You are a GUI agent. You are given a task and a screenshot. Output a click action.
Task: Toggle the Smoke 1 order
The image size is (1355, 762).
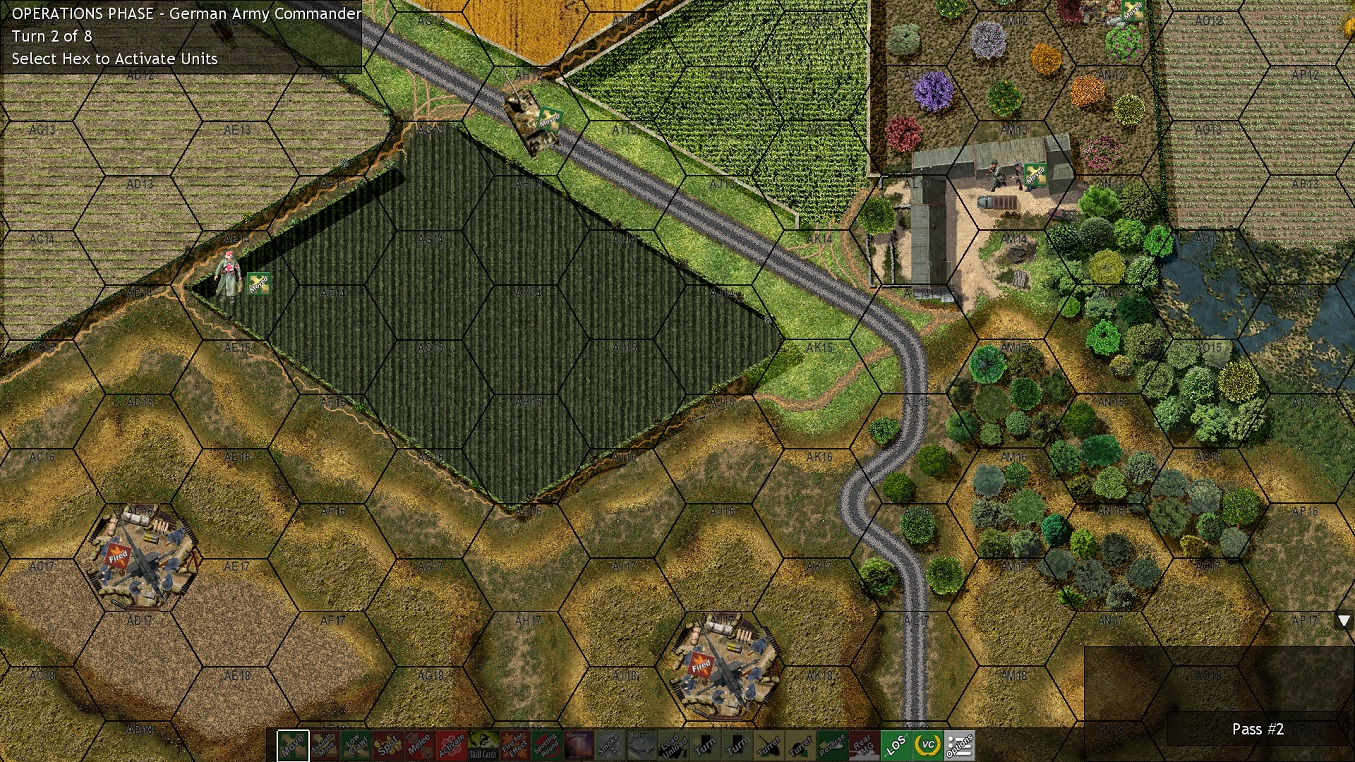coord(610,745)
